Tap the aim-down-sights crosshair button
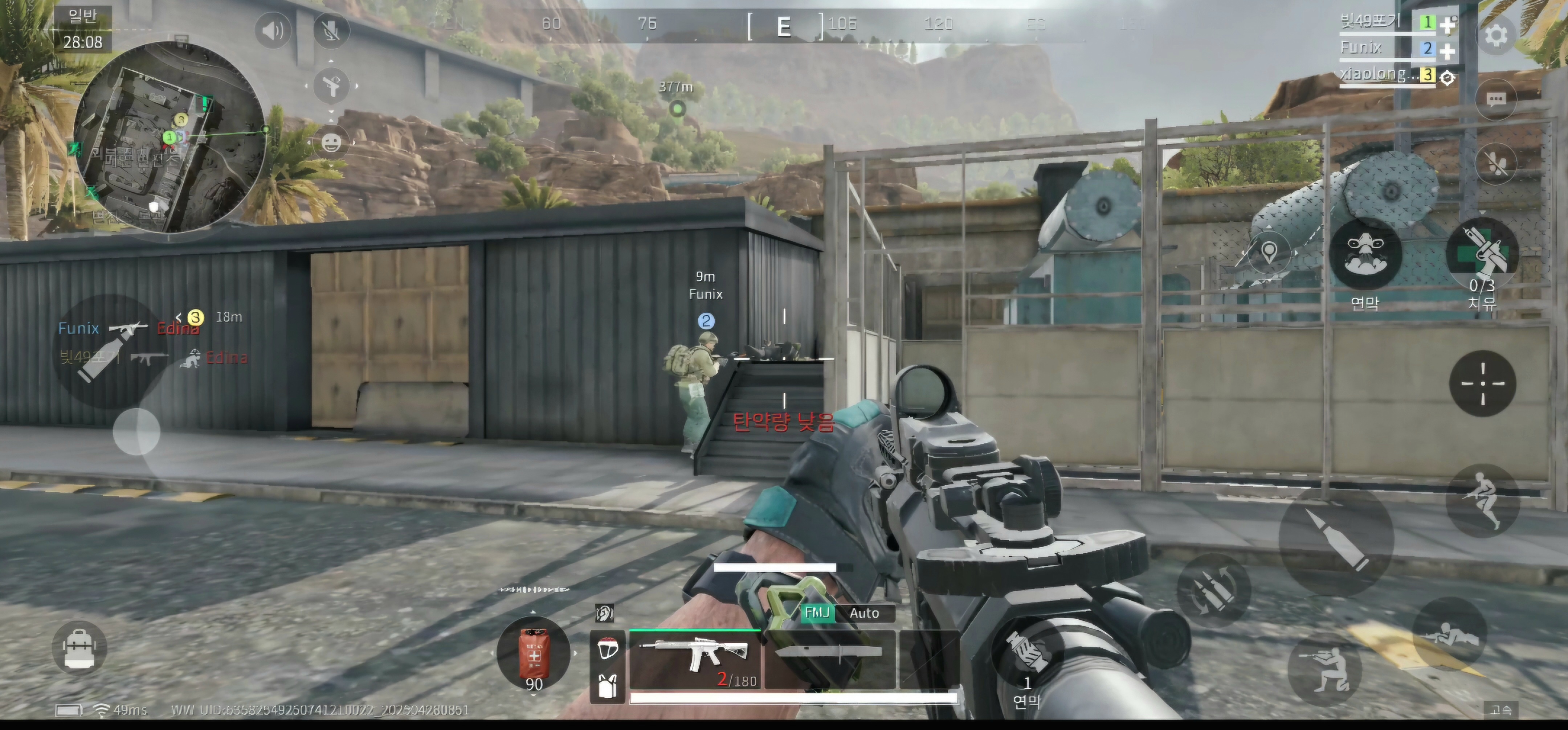This screenshot has width=1568, height=730. click(1482, 383)
